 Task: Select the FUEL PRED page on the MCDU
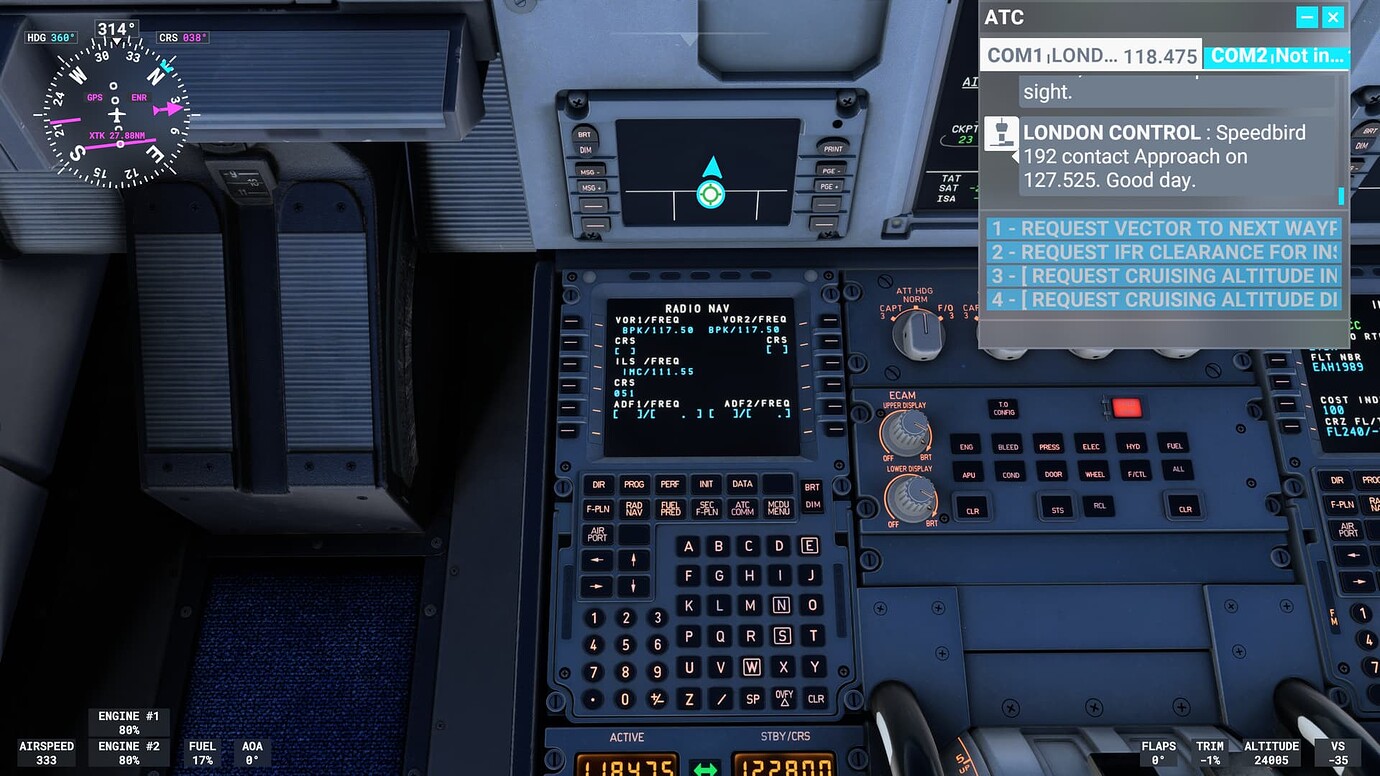(x=669, y=508)
